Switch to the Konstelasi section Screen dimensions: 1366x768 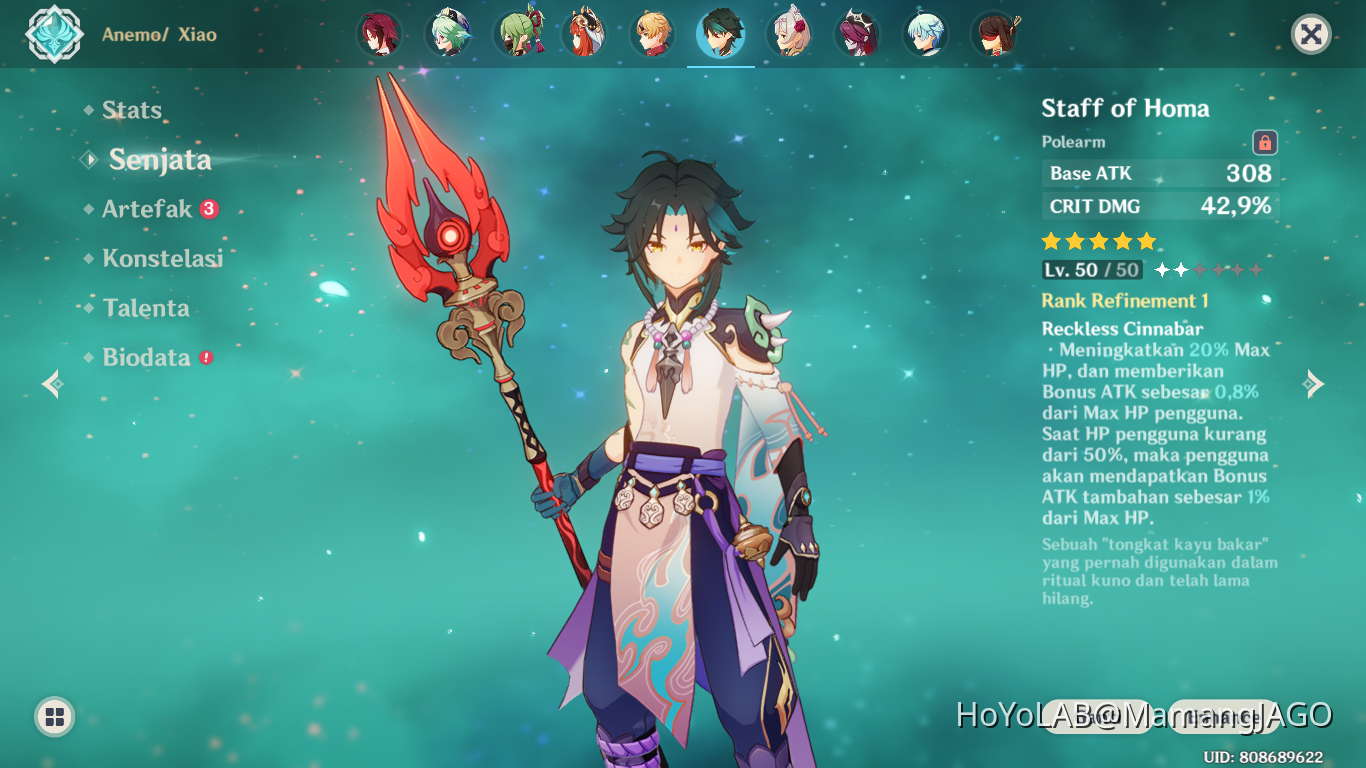[162, 258]
